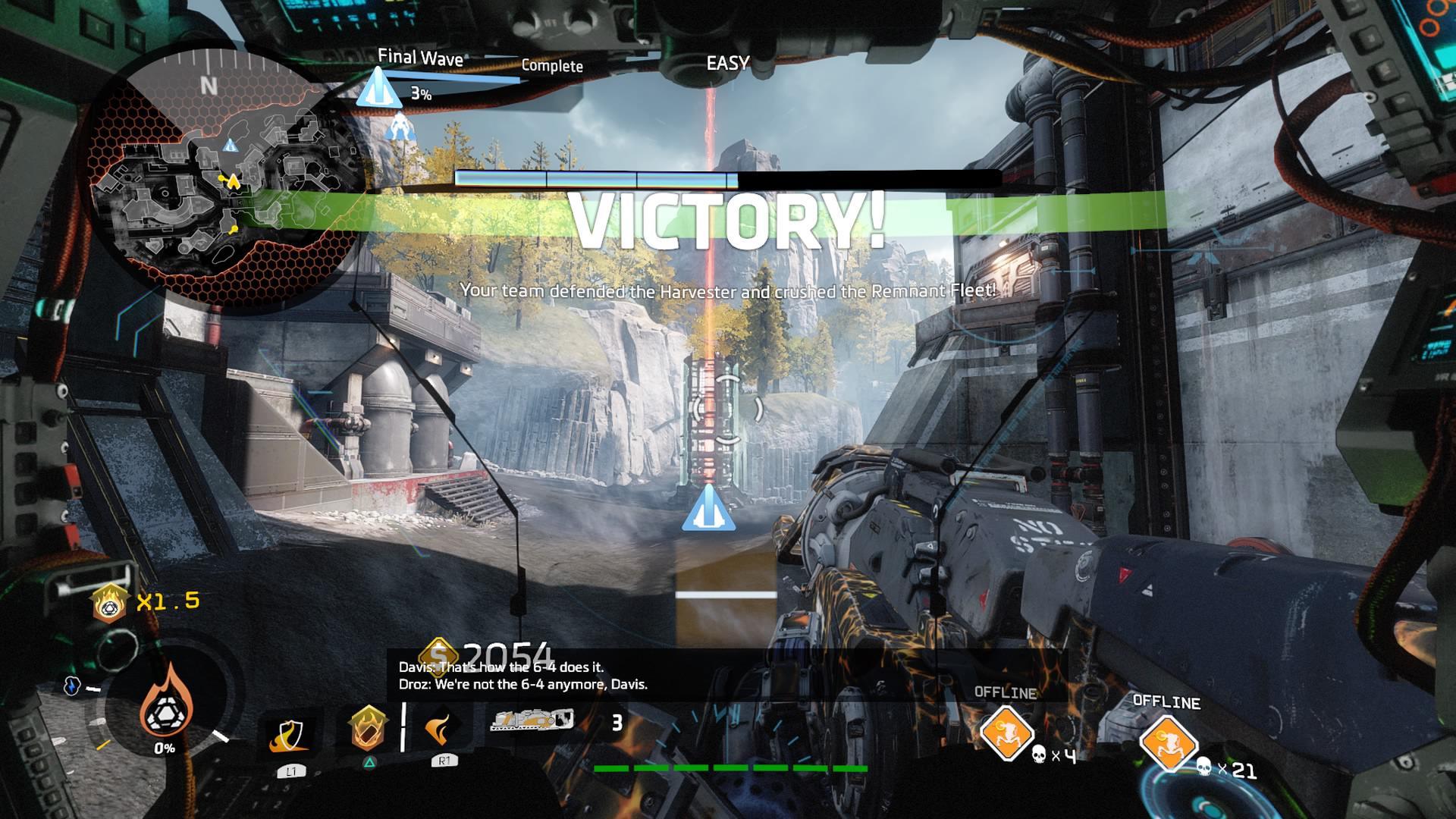Screen dimensions: 1456x819
Task: Click the Complete status label
Action: click(x=551, y=67)
